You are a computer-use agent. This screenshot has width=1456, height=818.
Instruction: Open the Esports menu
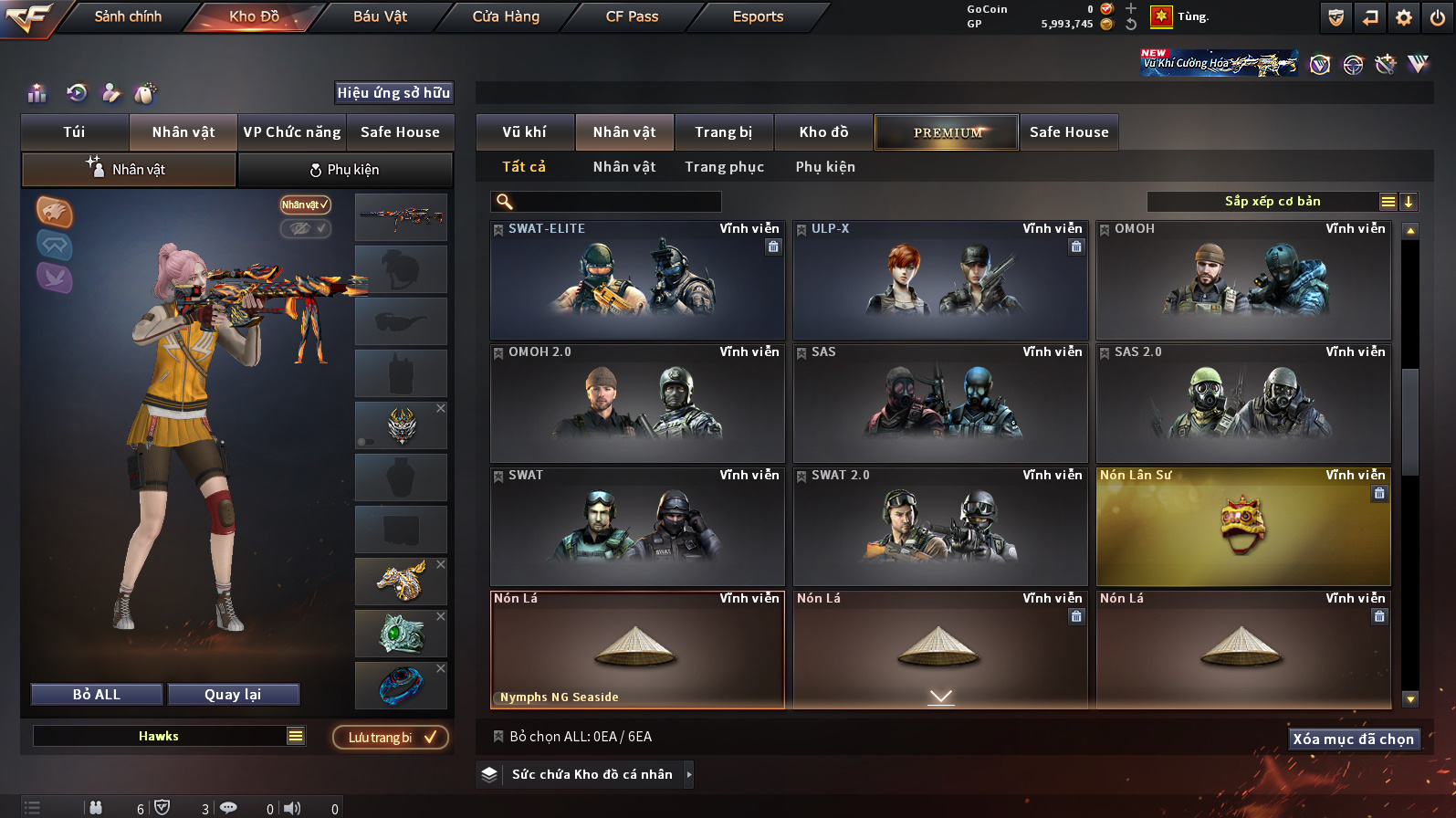(x=758, y=16)
